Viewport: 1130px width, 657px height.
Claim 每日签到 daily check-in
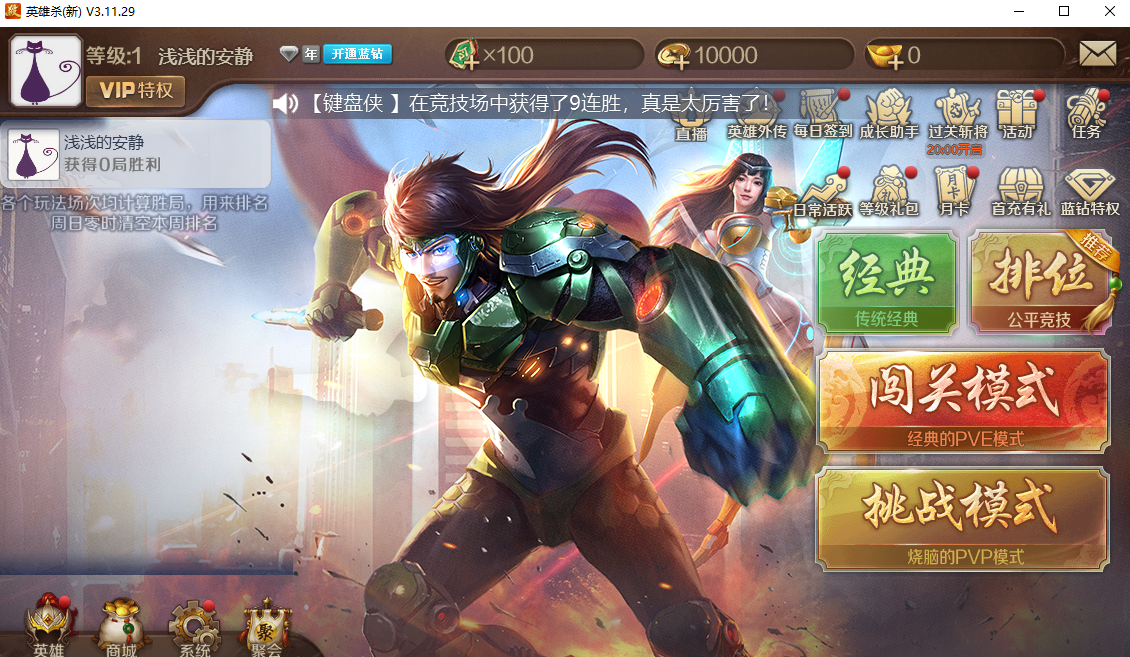coord(823,113)
